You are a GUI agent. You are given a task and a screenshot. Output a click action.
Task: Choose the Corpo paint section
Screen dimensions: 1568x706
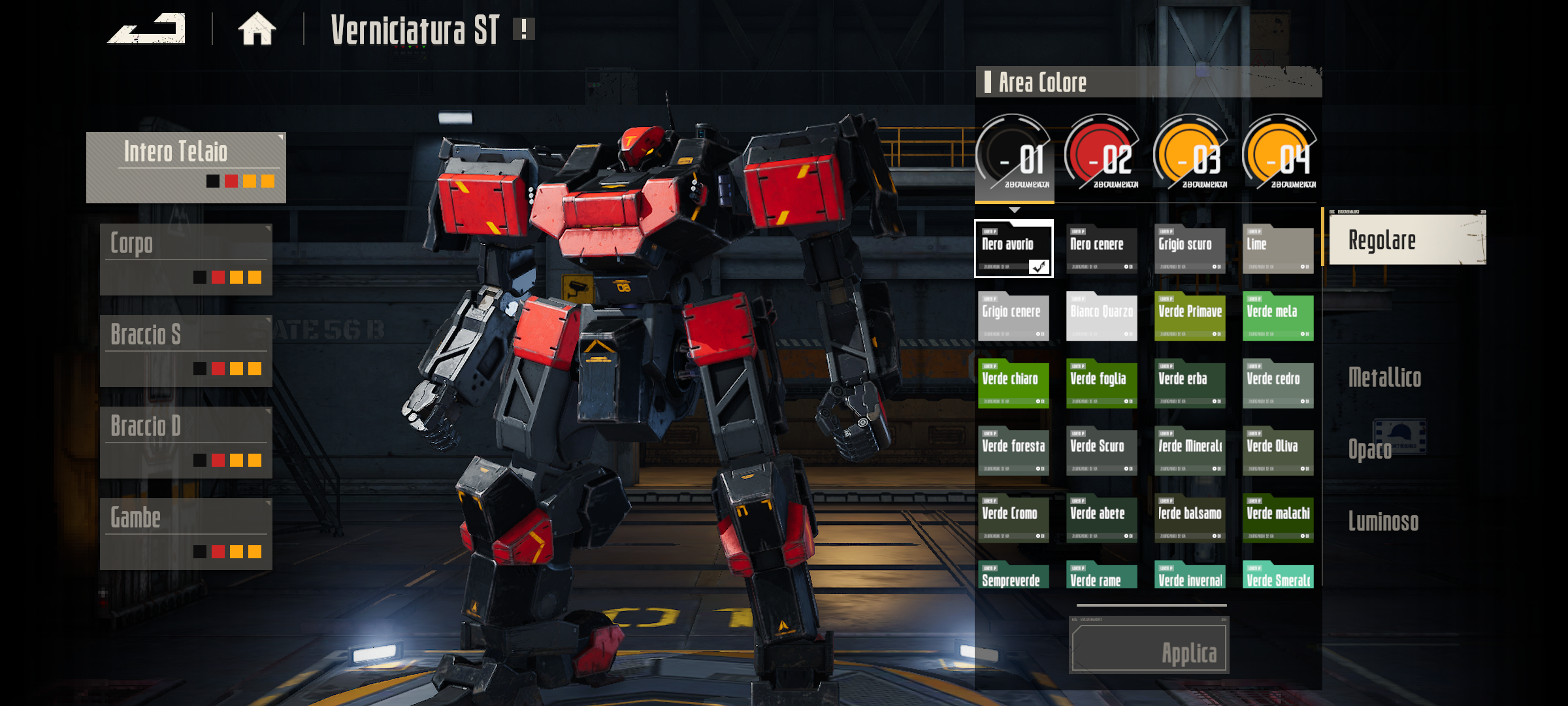point(186,260)
